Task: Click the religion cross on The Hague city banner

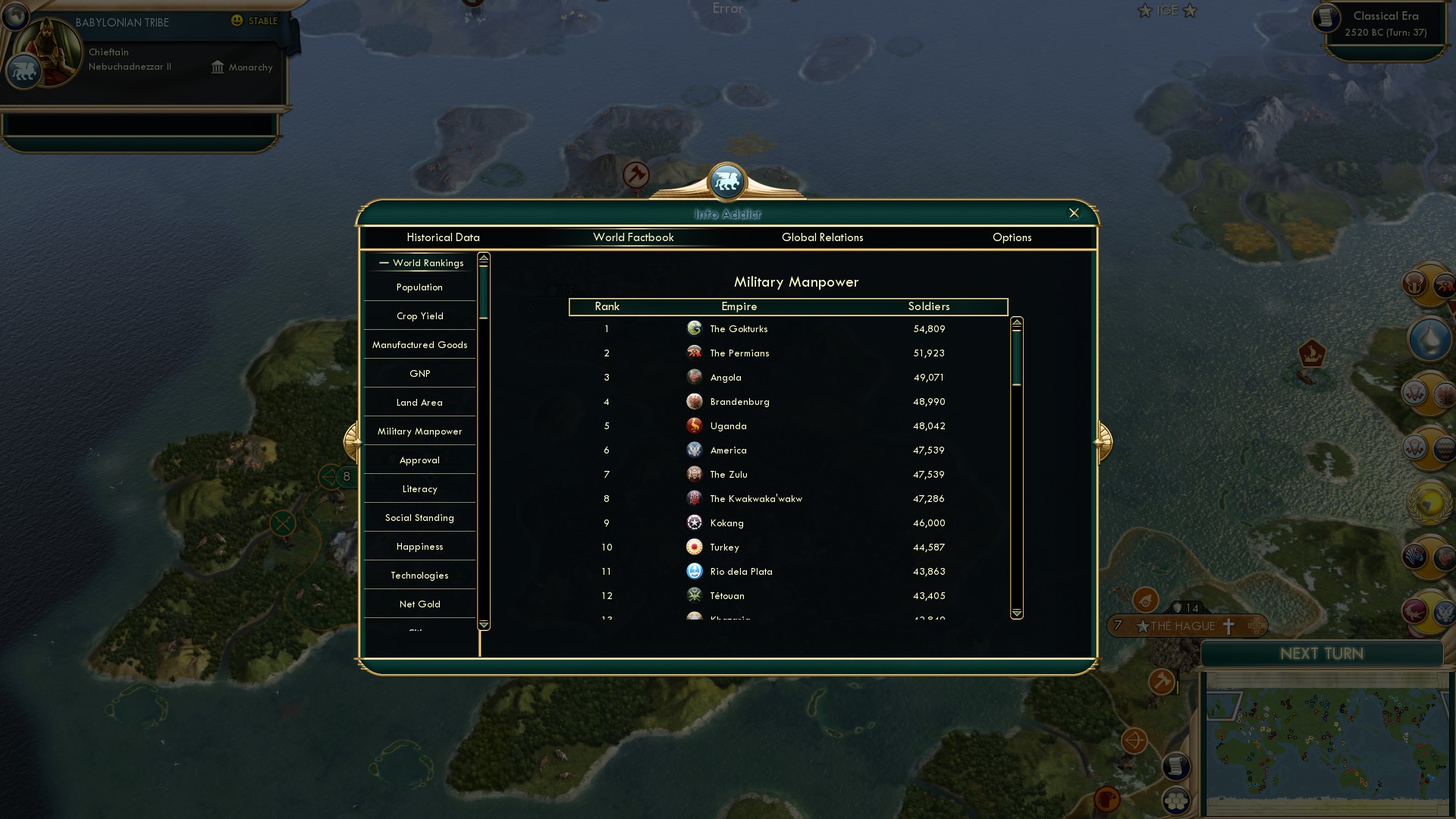Action: [x=1228, y=626]
